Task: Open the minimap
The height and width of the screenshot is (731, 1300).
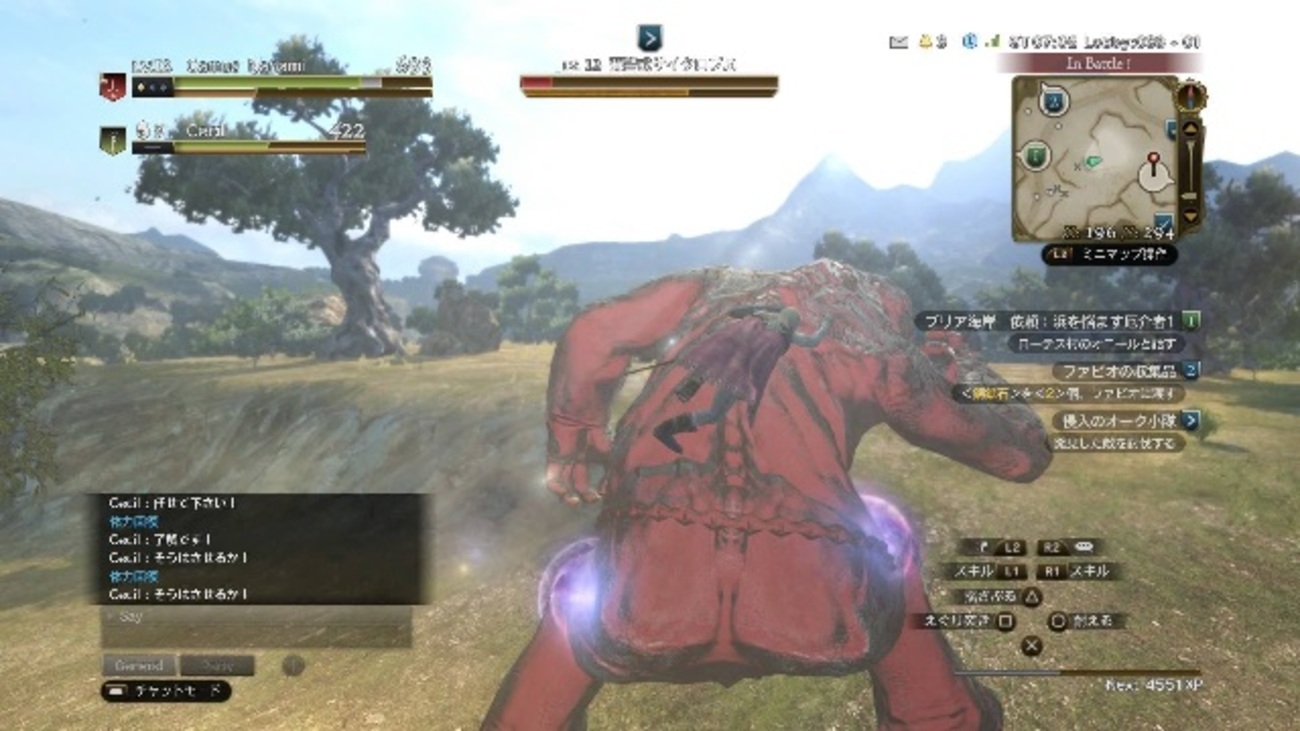Action: click(1094, 158)
